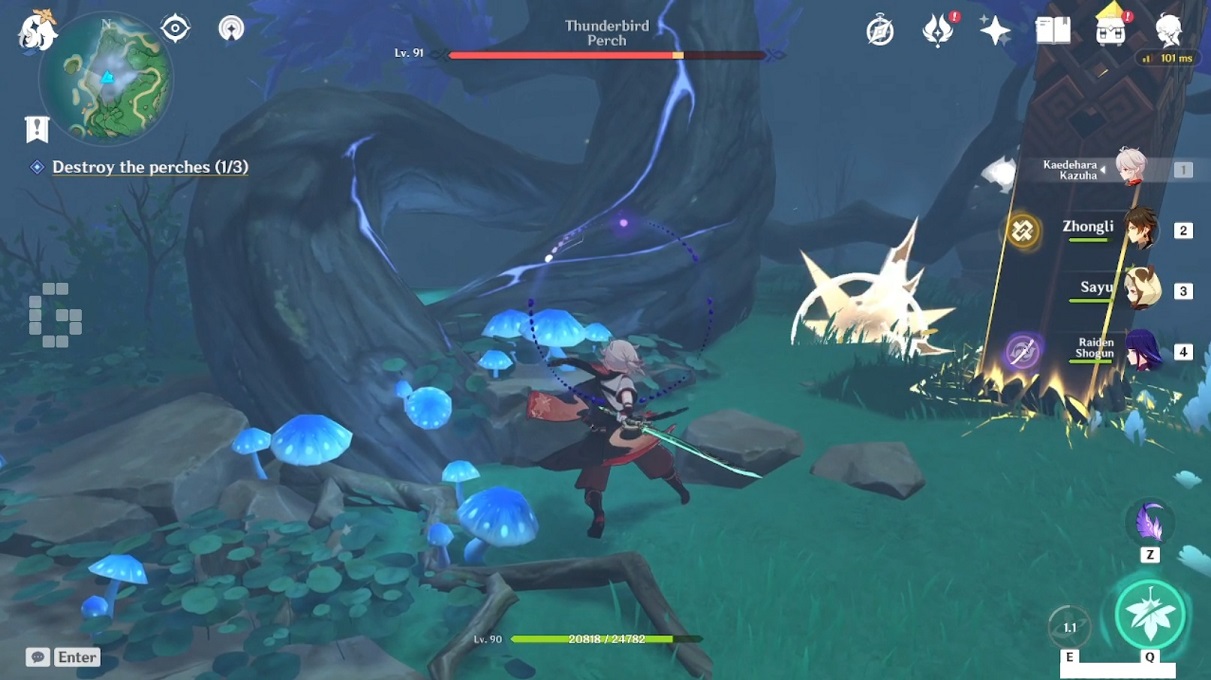The height and width of the screenshot is (680, 1211).
Task: Open the Wish star icon
Action: pos(995,31)
